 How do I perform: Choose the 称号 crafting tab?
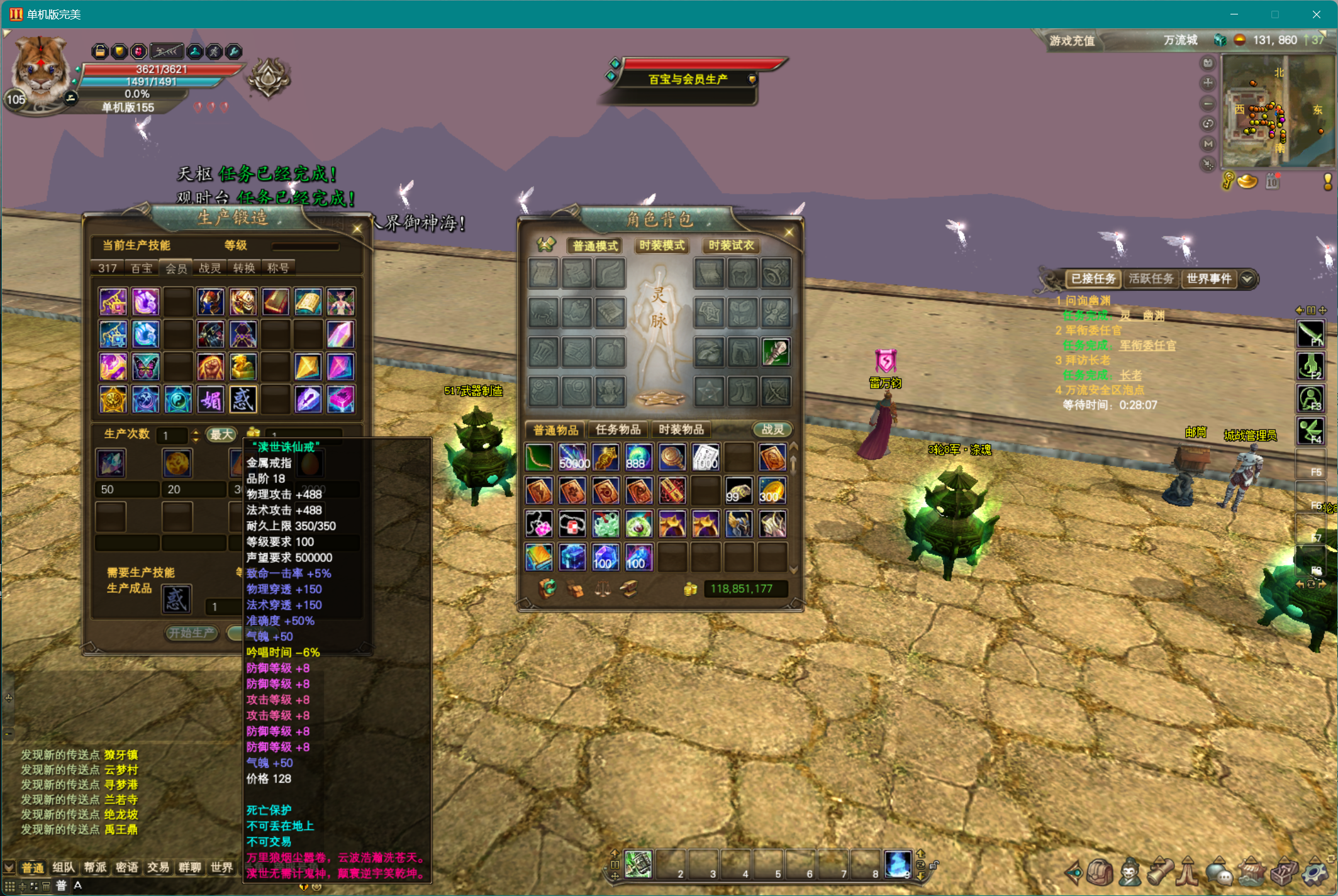click(278, 268)
